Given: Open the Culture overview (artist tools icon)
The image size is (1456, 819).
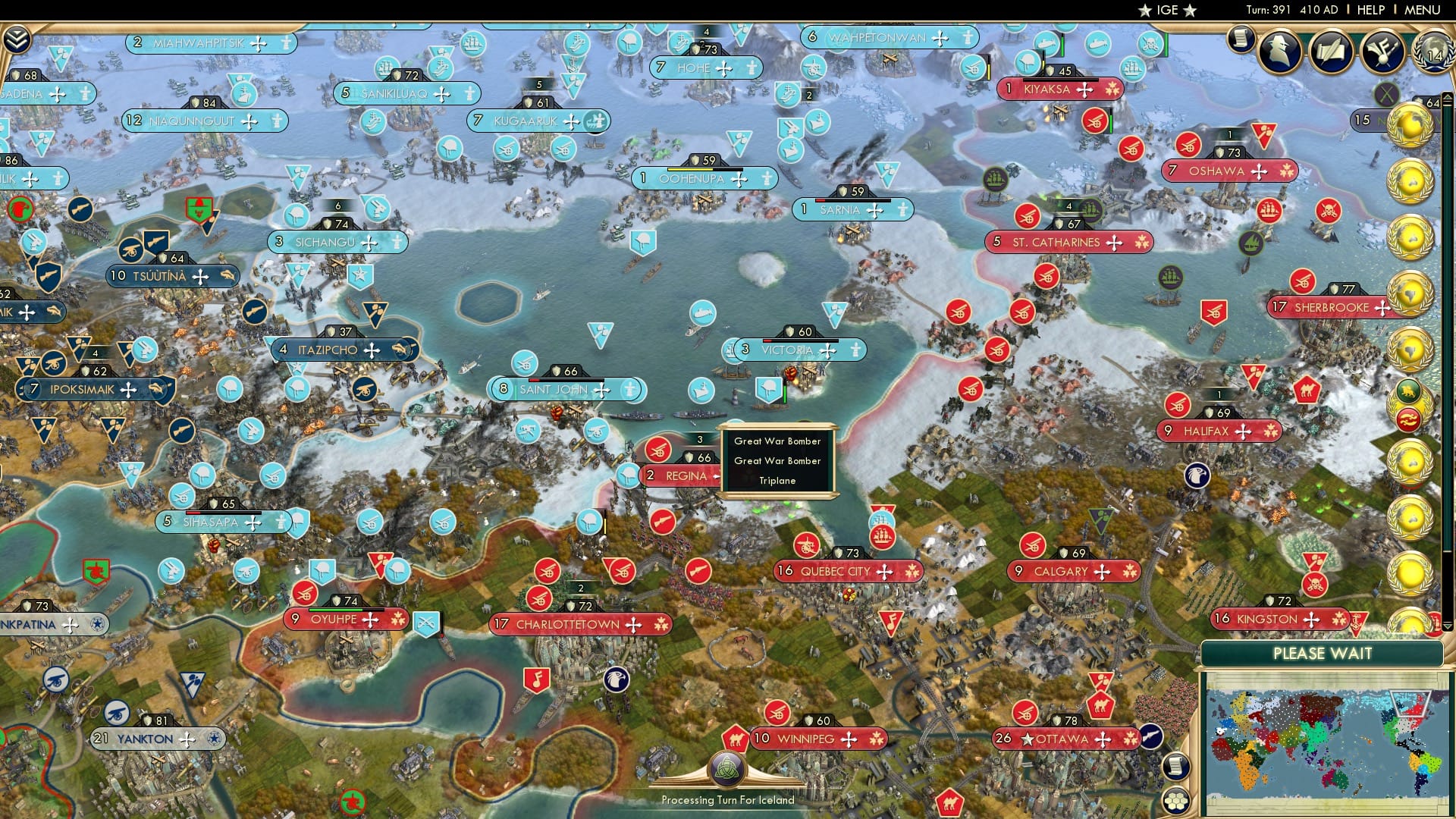Looking at the screenshot, I should [x=1382, y=52].
